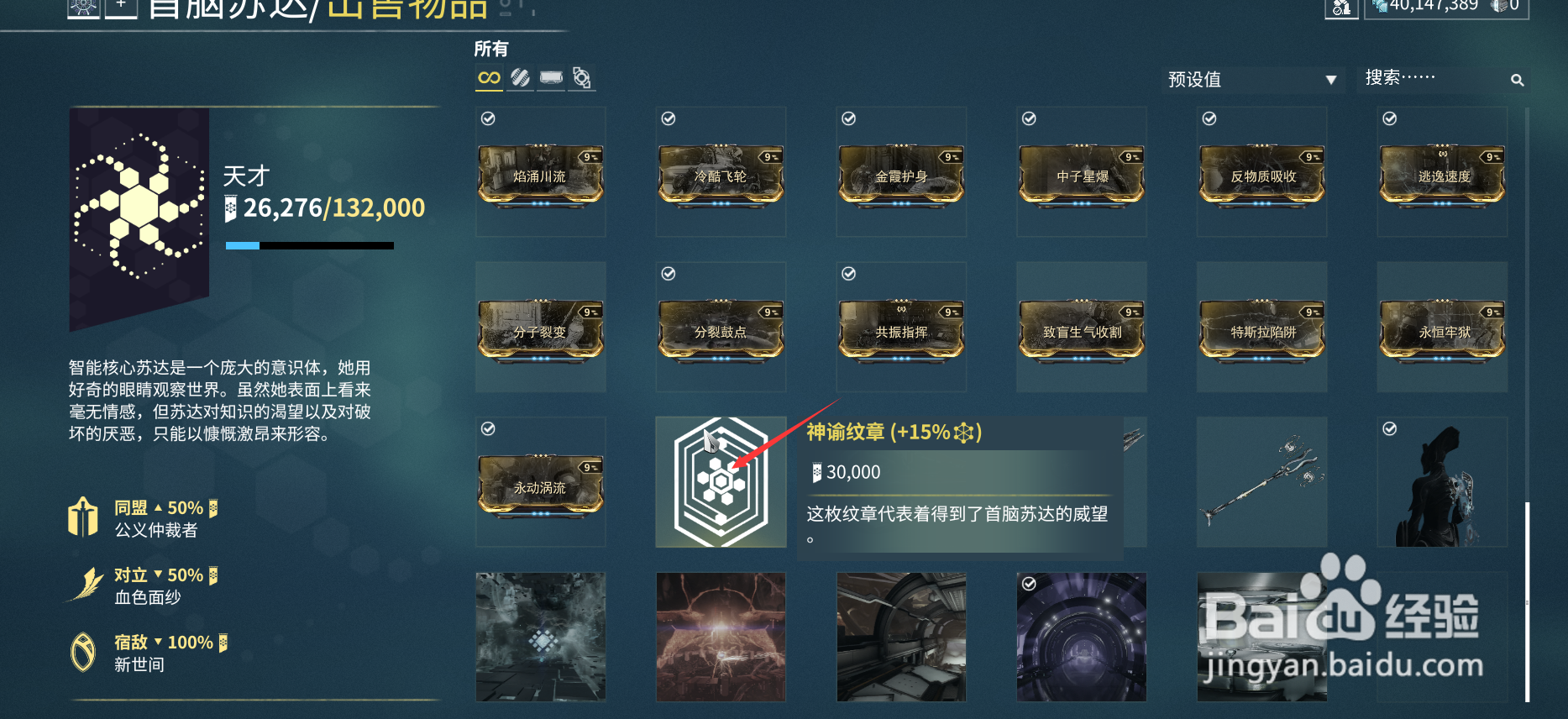Click the blue reputation progress bar
Viewport: 1568px width, 719px height.
pyautogui.click(x=242, y=245)
